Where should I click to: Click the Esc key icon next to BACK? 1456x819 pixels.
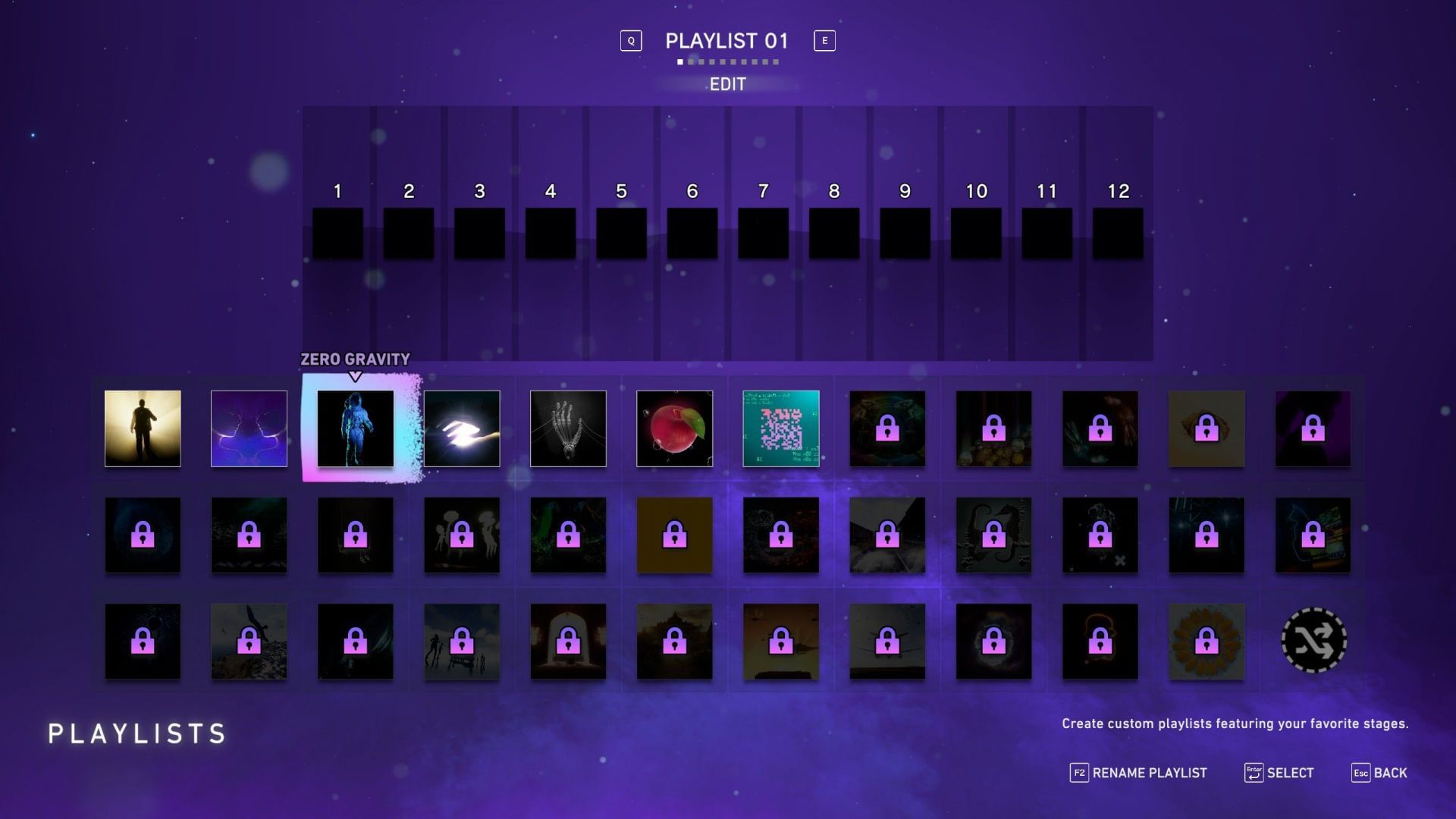point(1363,773)
